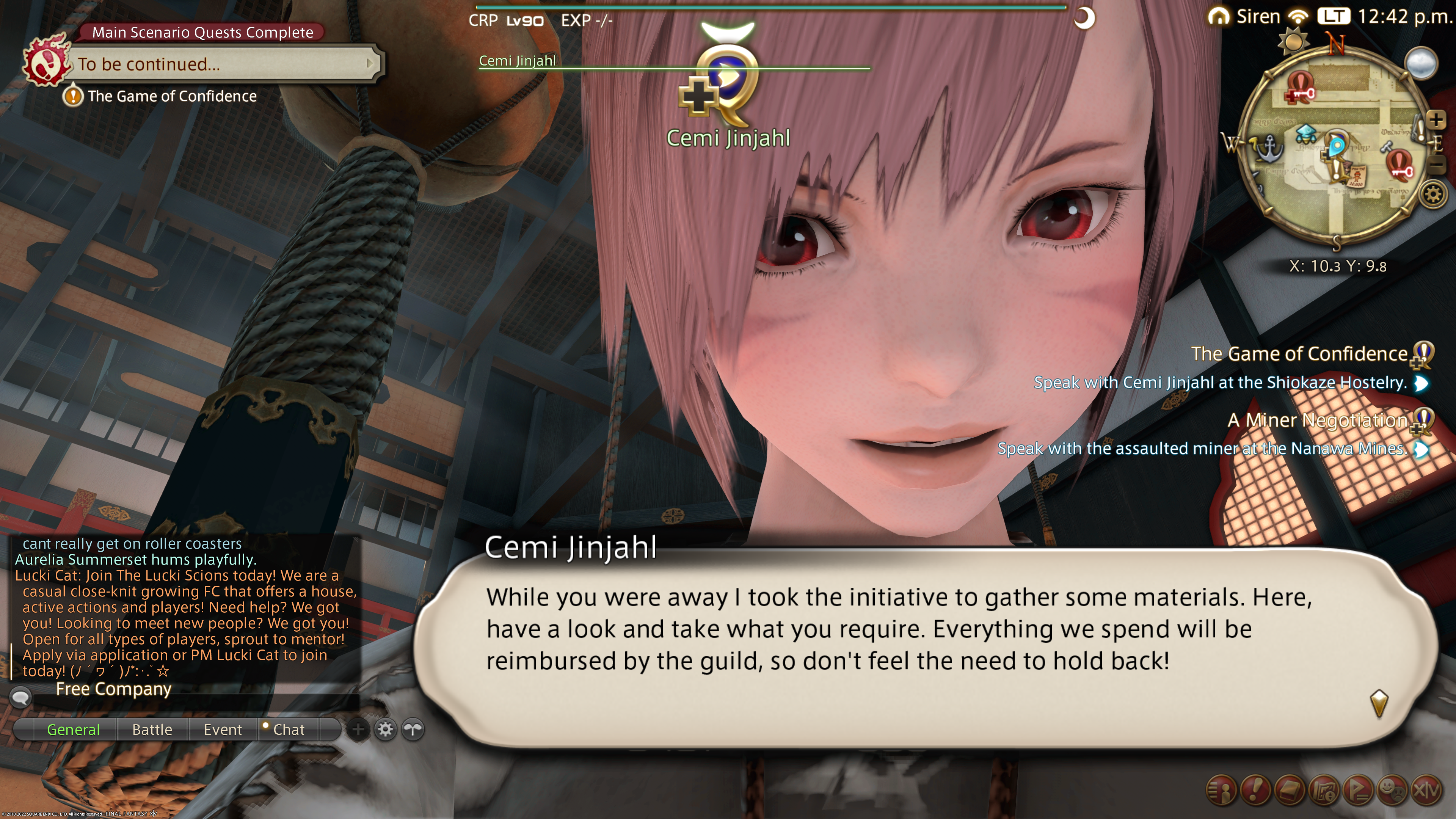Open the 'To be continued...' main scenario entry
Screen dimensions: 1456x819
click(x=223, y=64)
